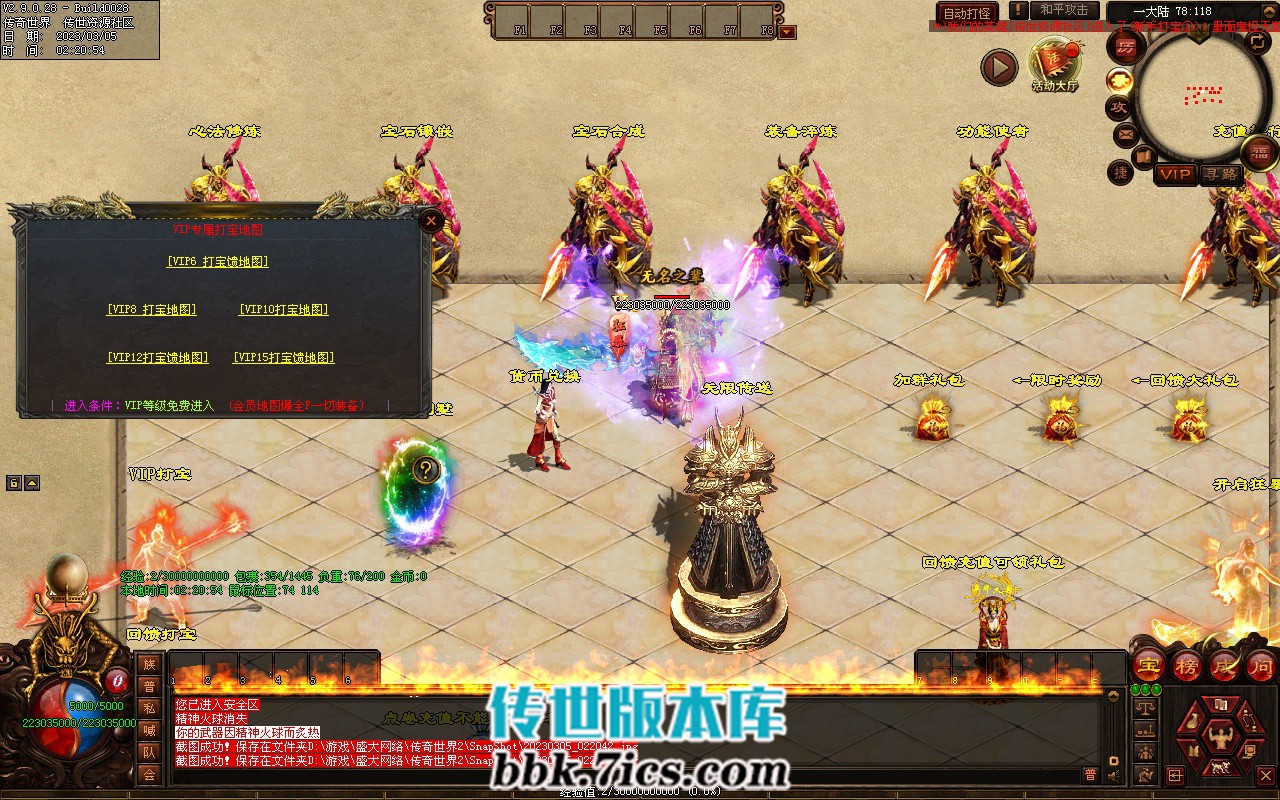Open the 活动大厅 event hall icon
Image resolution: width=1280 pixels, height=800 pixels.
click(1056, 64)
